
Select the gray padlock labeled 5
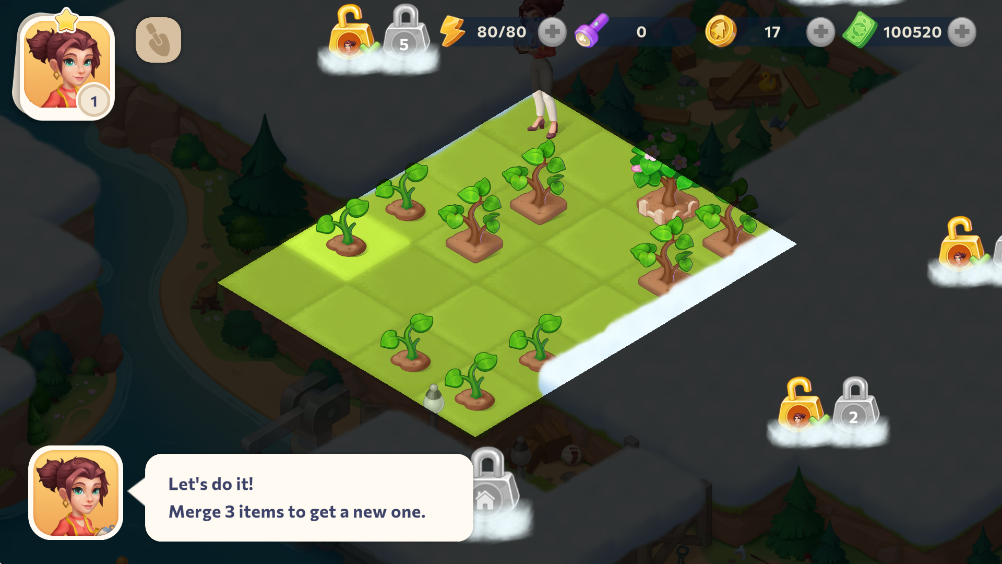(x=405, y=32)
